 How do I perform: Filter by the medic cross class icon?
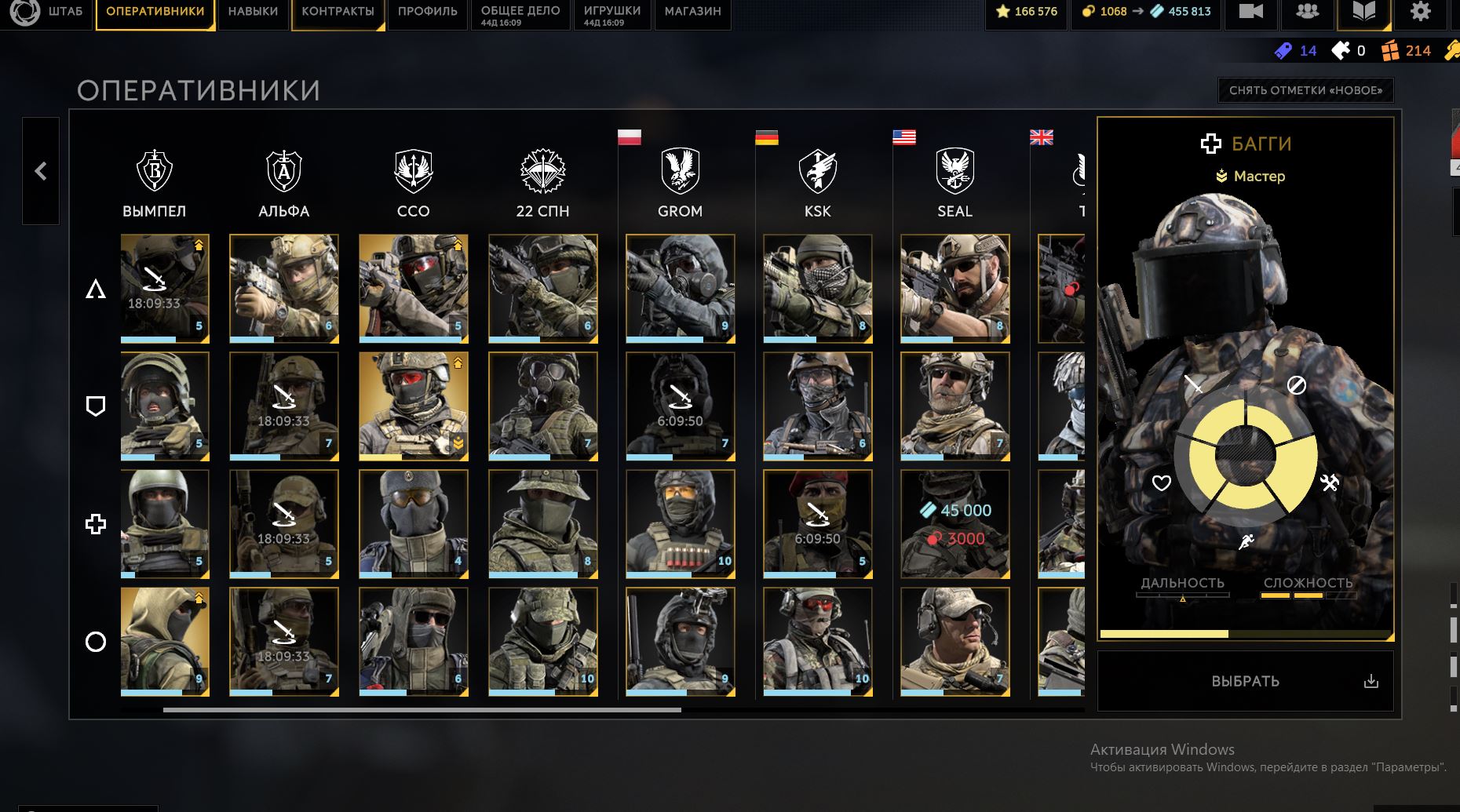coord(96,524)
